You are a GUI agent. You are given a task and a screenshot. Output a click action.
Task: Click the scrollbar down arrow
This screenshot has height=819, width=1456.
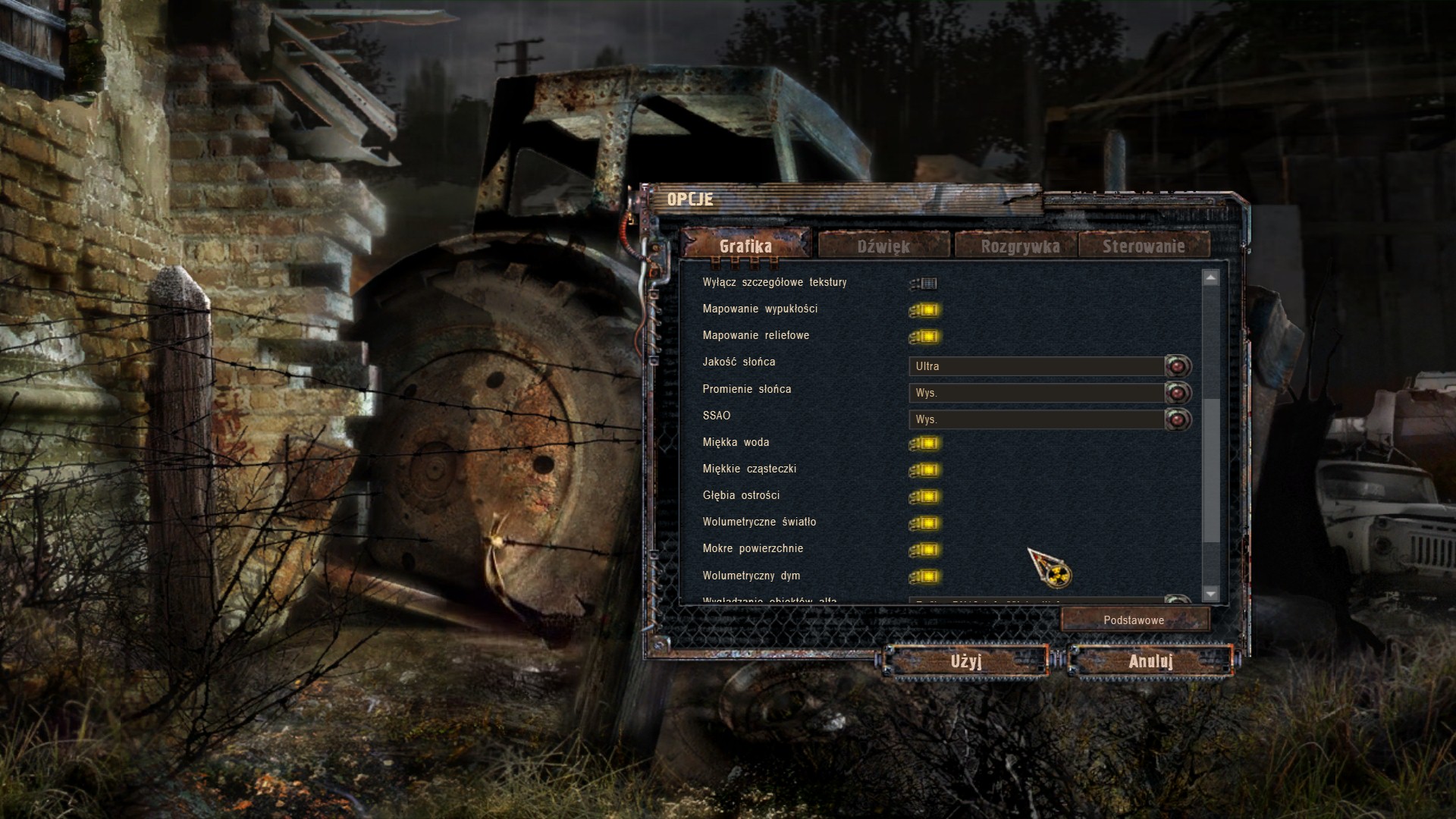coord(1211,594)
